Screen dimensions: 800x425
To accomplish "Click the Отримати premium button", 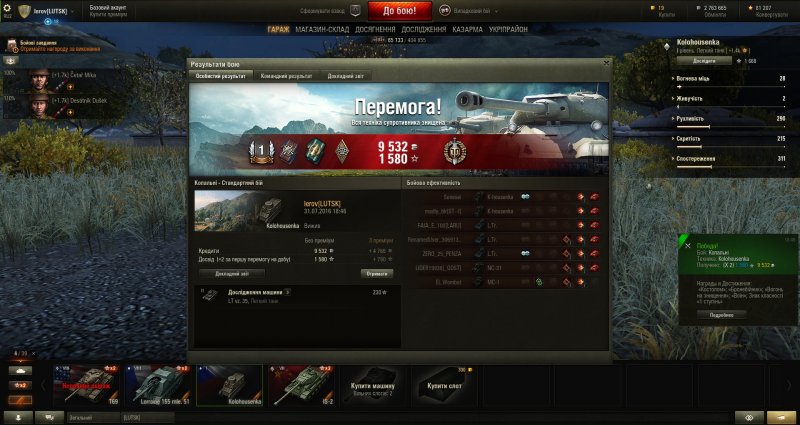I will click(377, 272).
